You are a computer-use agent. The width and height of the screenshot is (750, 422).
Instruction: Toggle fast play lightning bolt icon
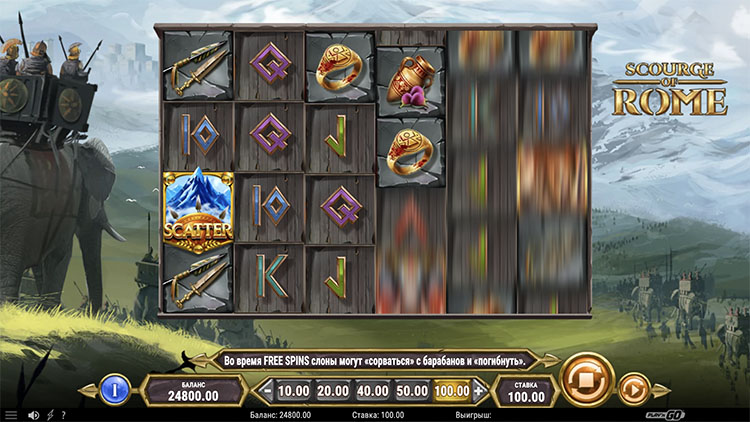coord(50,415)
